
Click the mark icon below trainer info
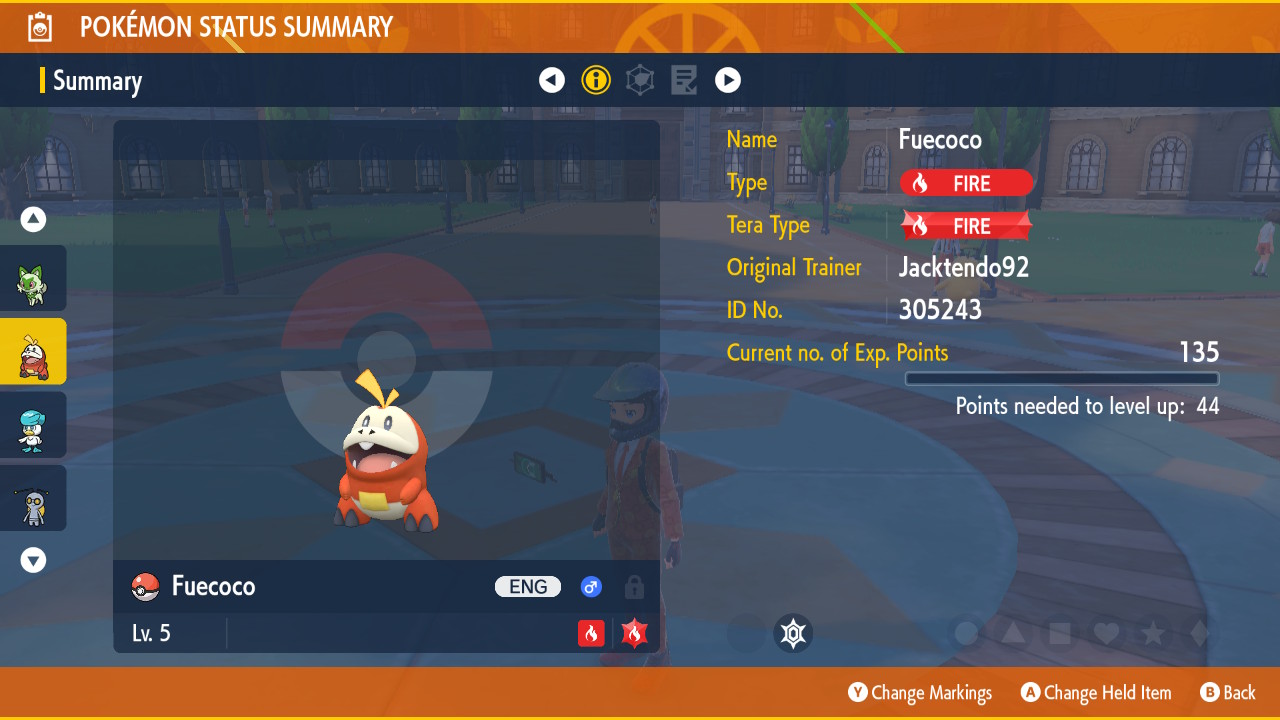[x=793, y=633]
